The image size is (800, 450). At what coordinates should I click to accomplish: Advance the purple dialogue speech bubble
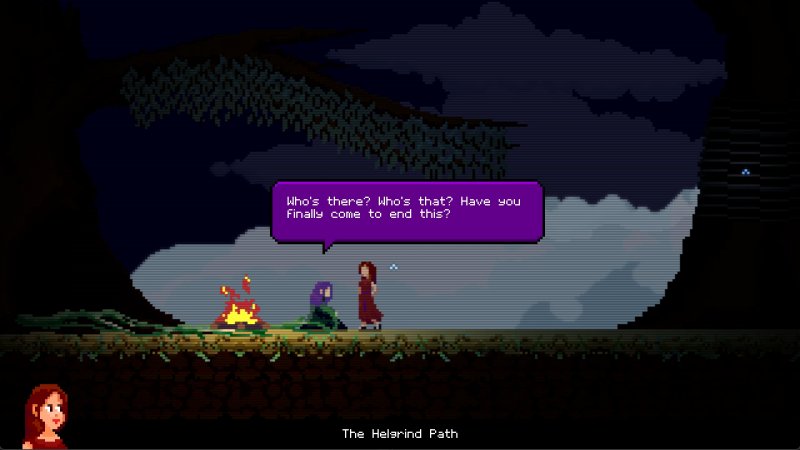407,209
